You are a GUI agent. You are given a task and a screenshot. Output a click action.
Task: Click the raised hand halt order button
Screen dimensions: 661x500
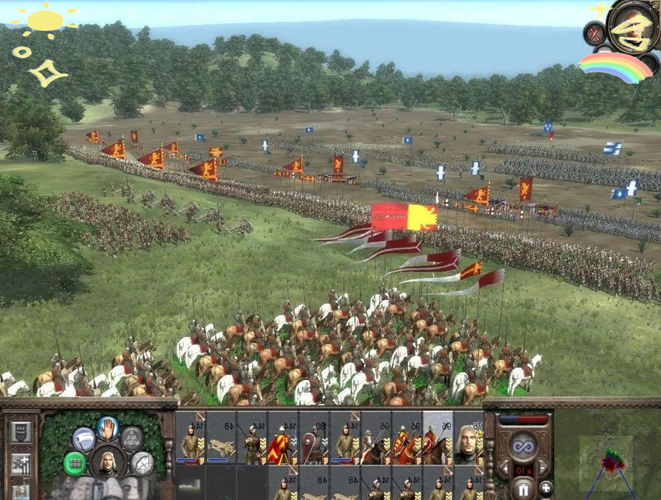pyautogui.click(x=107, y=428)
